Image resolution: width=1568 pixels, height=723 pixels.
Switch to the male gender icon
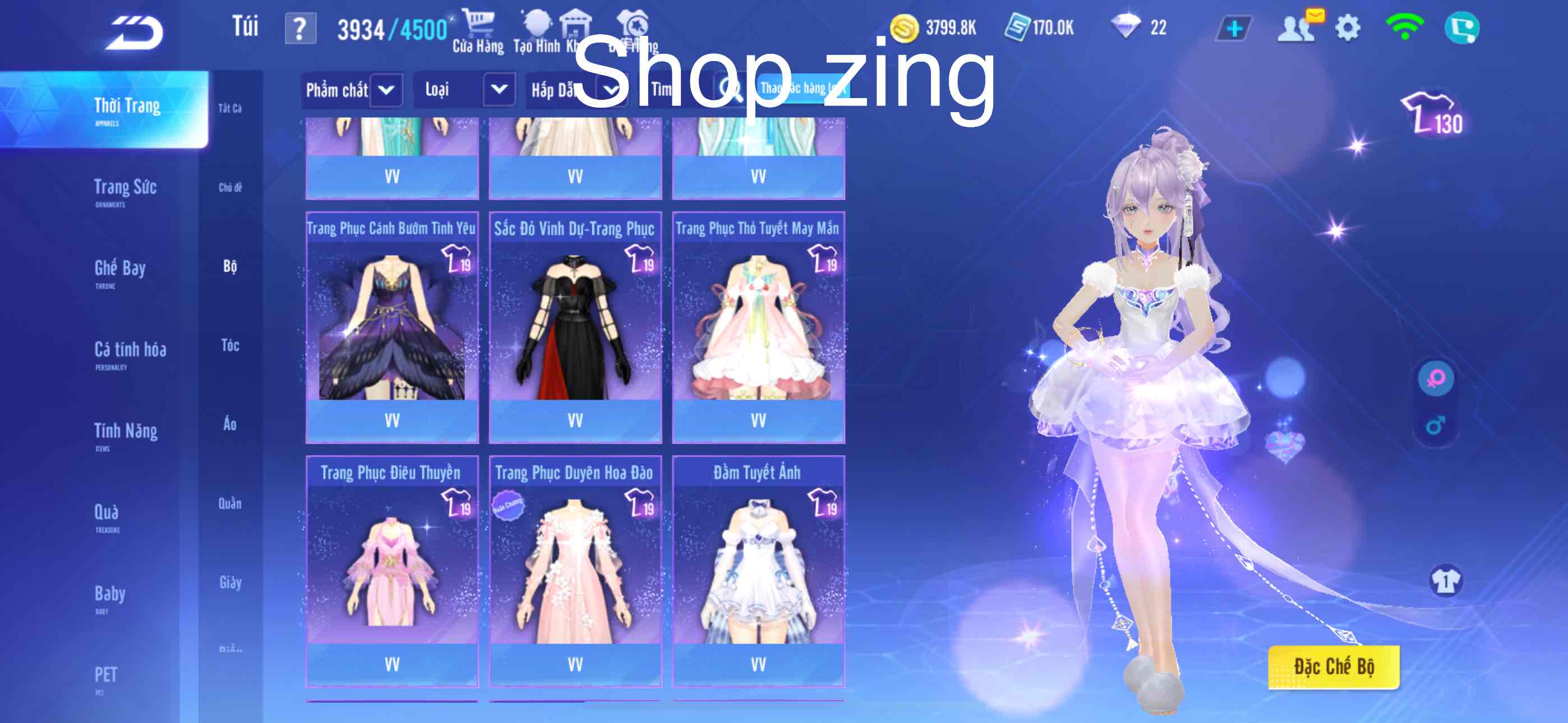1435,425
